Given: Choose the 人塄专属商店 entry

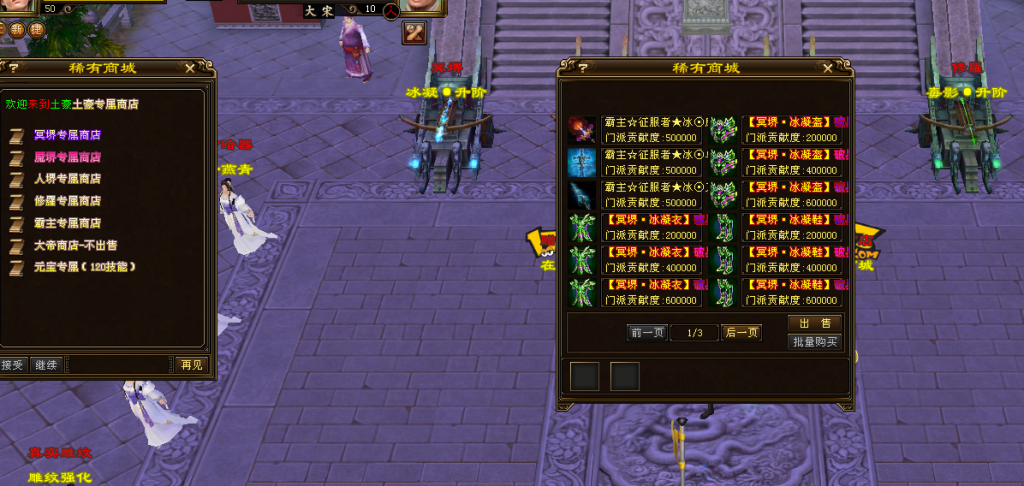Looking at the screenshot, I should click(67, 179).
